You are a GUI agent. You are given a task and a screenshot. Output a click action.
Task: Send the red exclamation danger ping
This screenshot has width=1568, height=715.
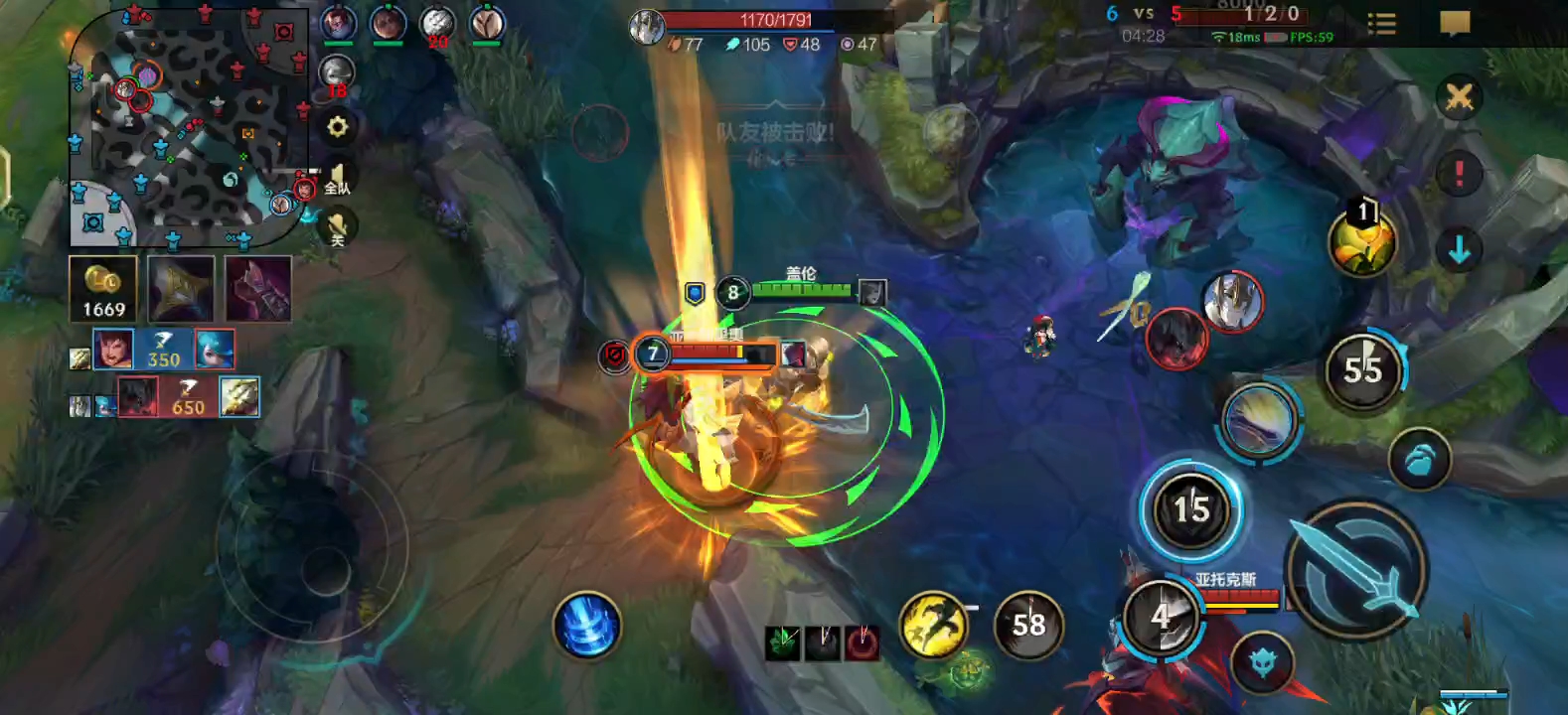[1459, 174]
